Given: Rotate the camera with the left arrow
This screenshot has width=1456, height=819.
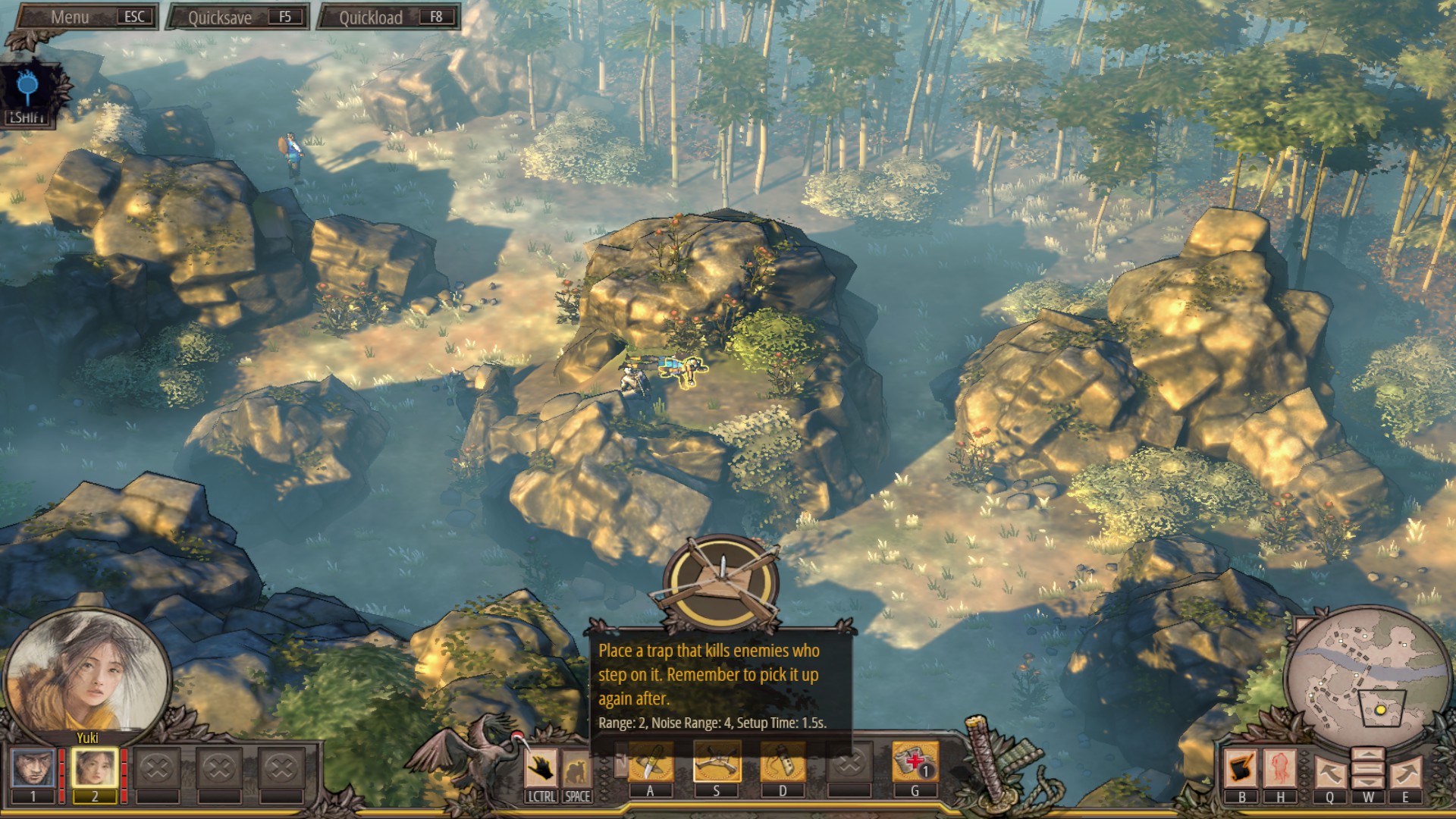Looking at the screenshot, I should tap(1329, 771).
